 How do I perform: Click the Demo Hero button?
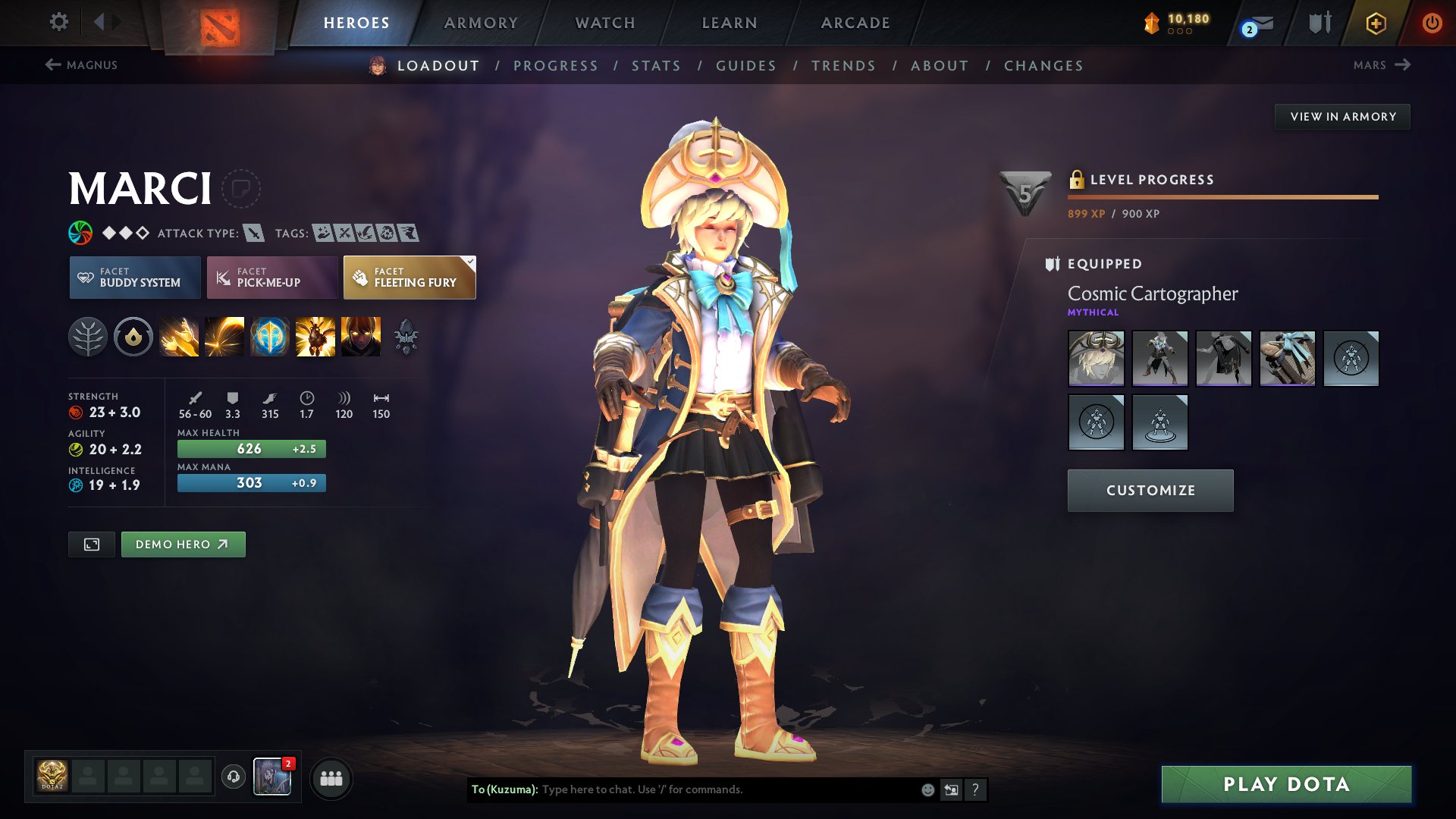coord(183,544)
